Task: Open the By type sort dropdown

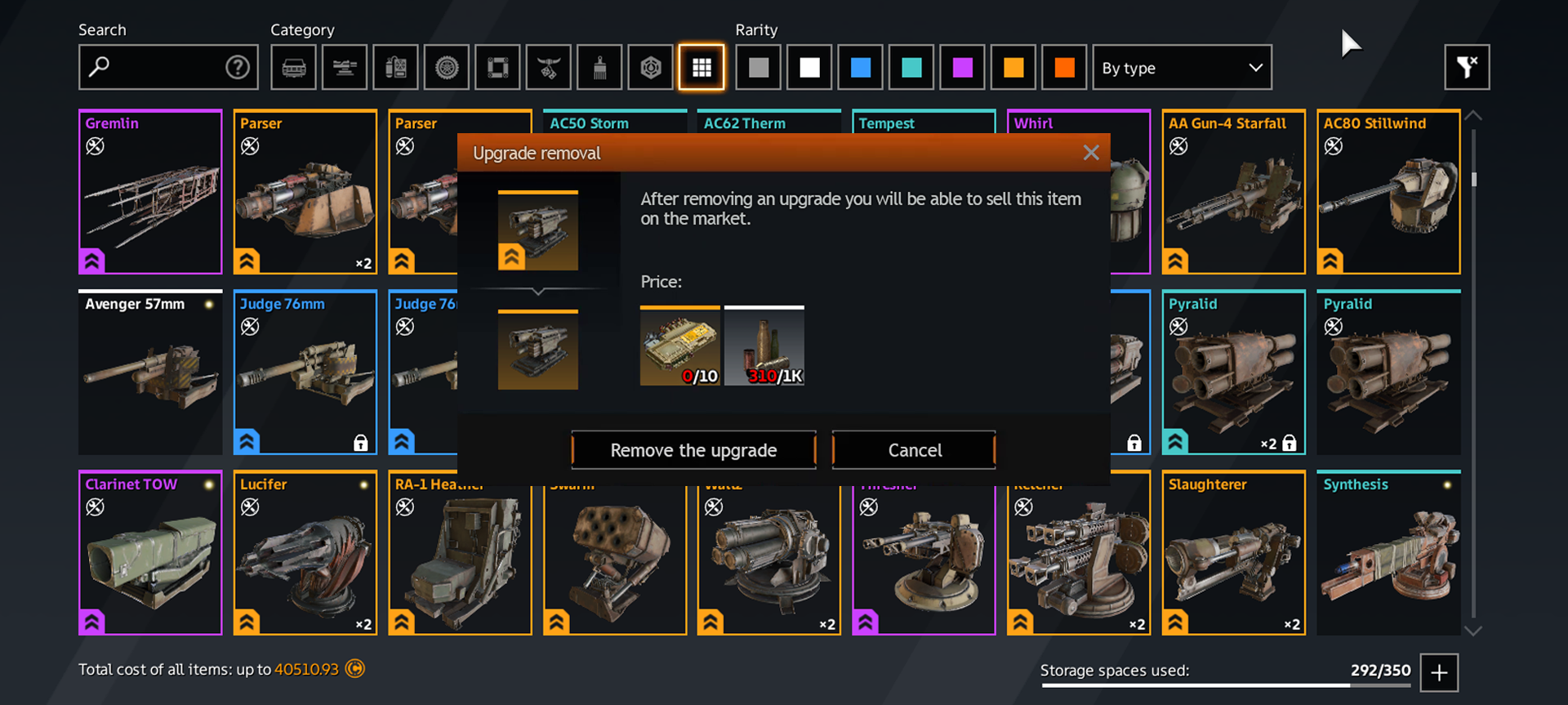Action: point(1182,68)
